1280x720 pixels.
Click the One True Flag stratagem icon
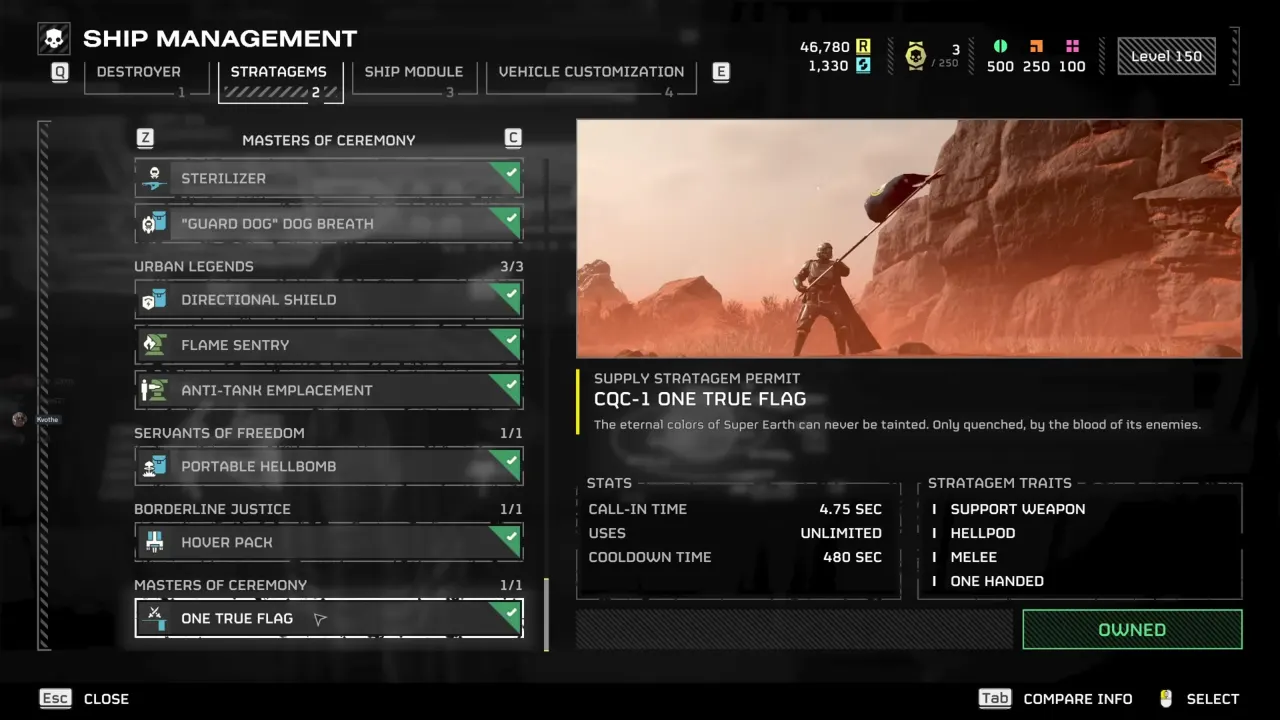154,618
